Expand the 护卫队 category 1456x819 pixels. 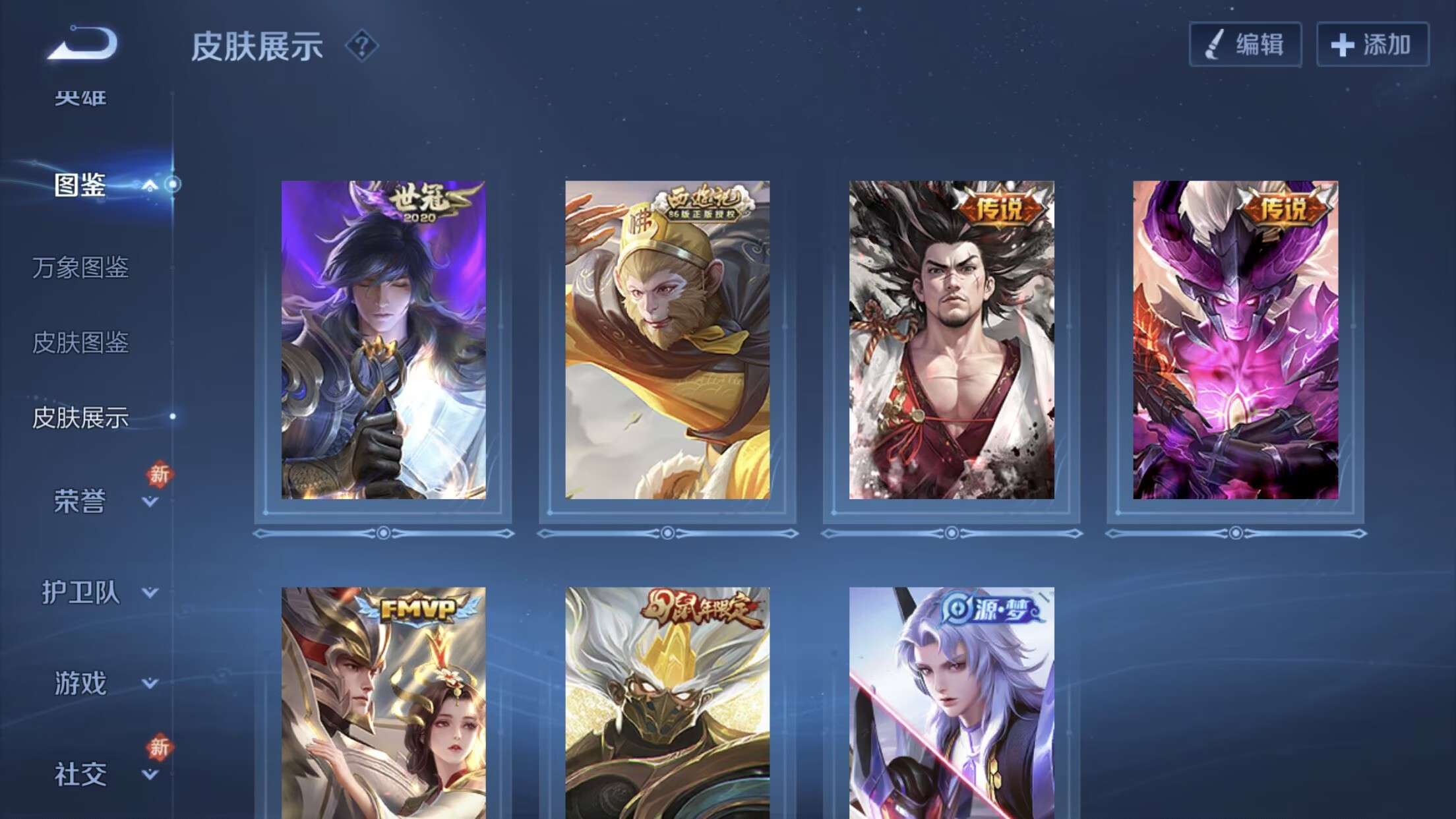[150, 592]
